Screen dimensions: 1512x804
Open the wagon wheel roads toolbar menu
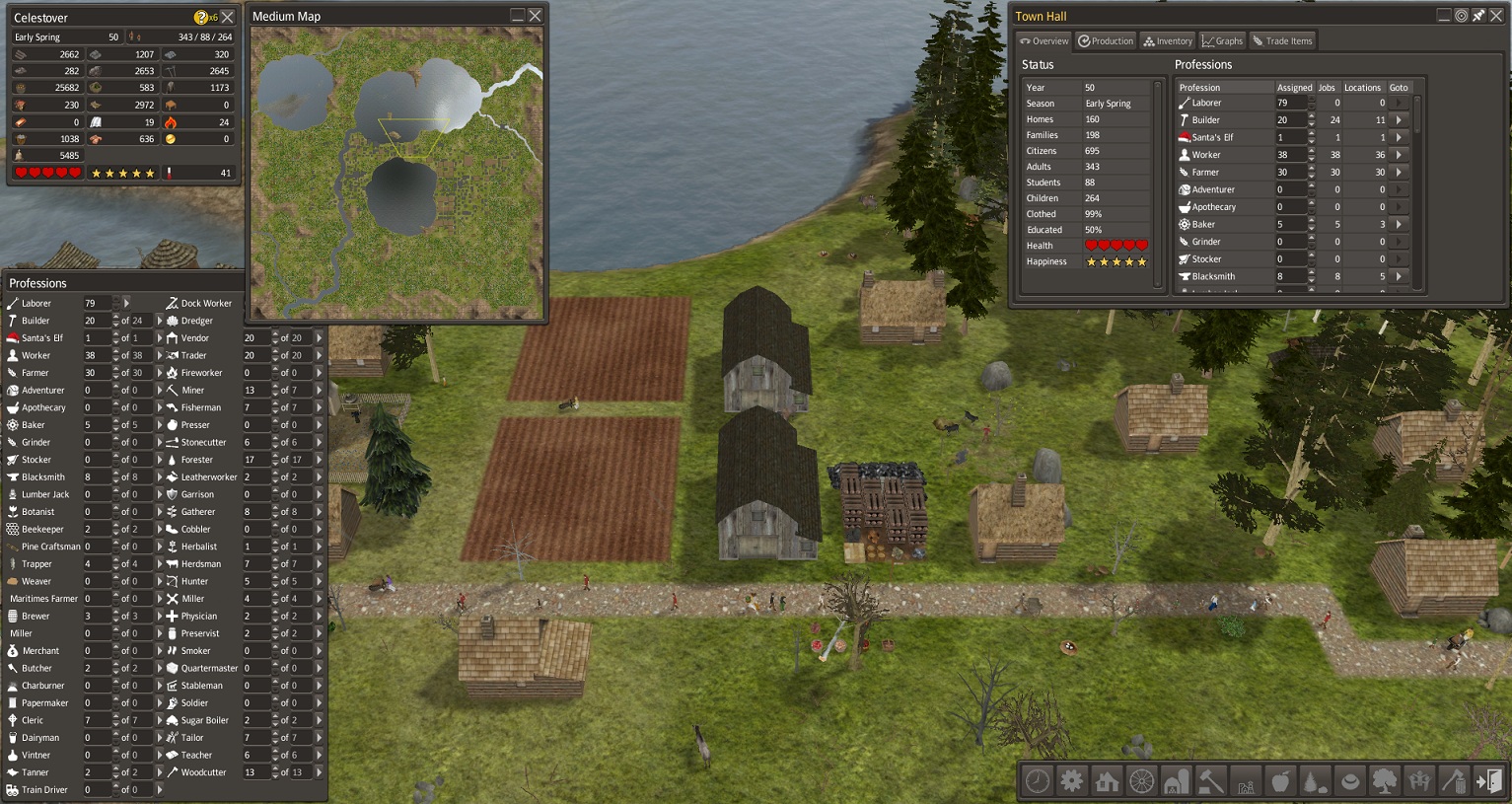(1141, 781)
